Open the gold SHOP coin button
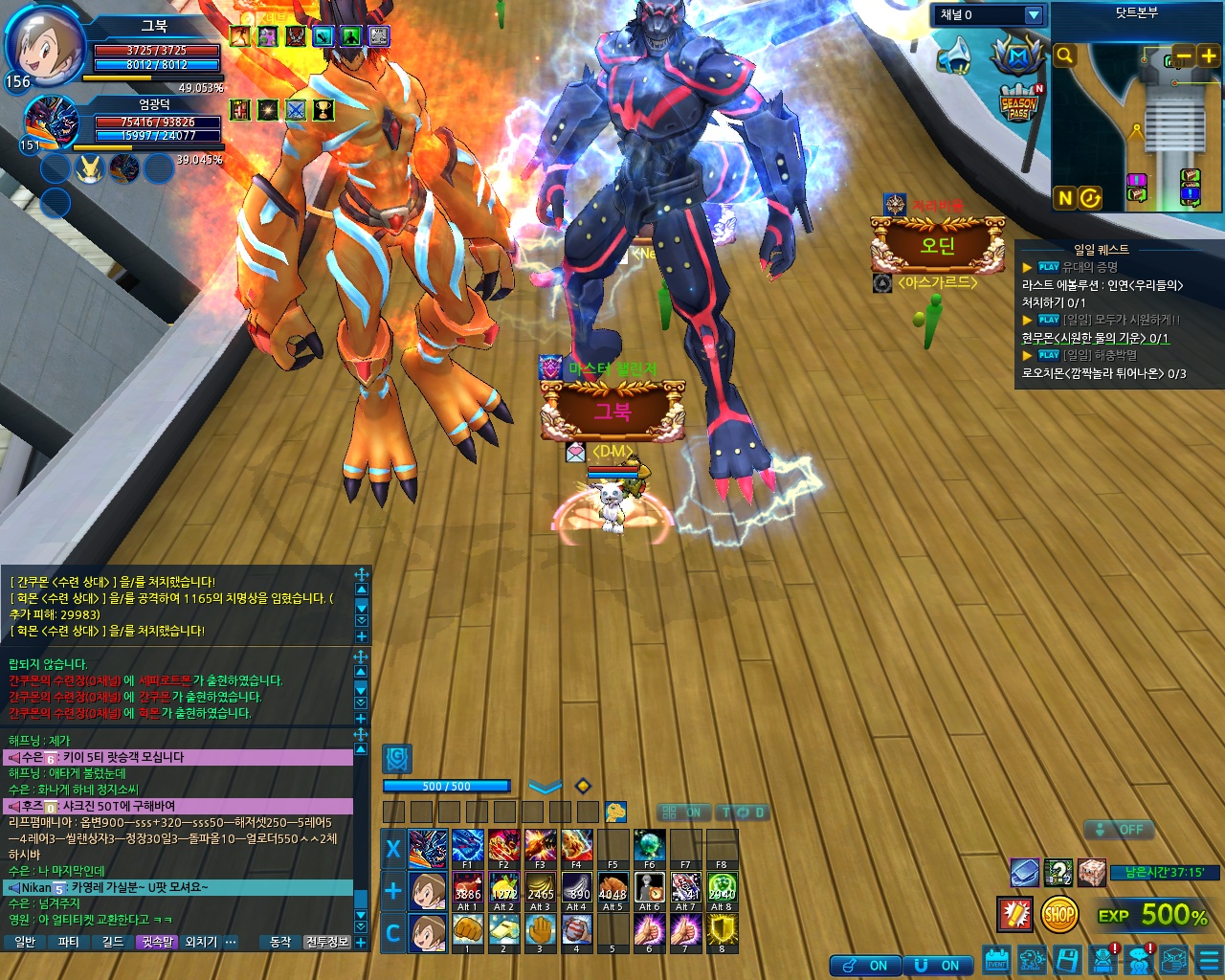The width and height of the screenshot is (1225, 980). 1059,915
